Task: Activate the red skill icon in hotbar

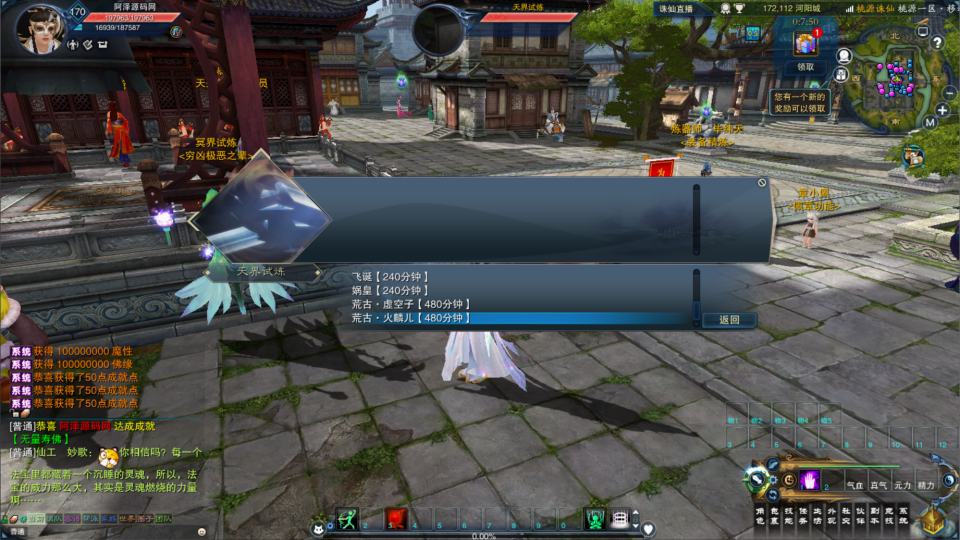Action: [396, 519]
